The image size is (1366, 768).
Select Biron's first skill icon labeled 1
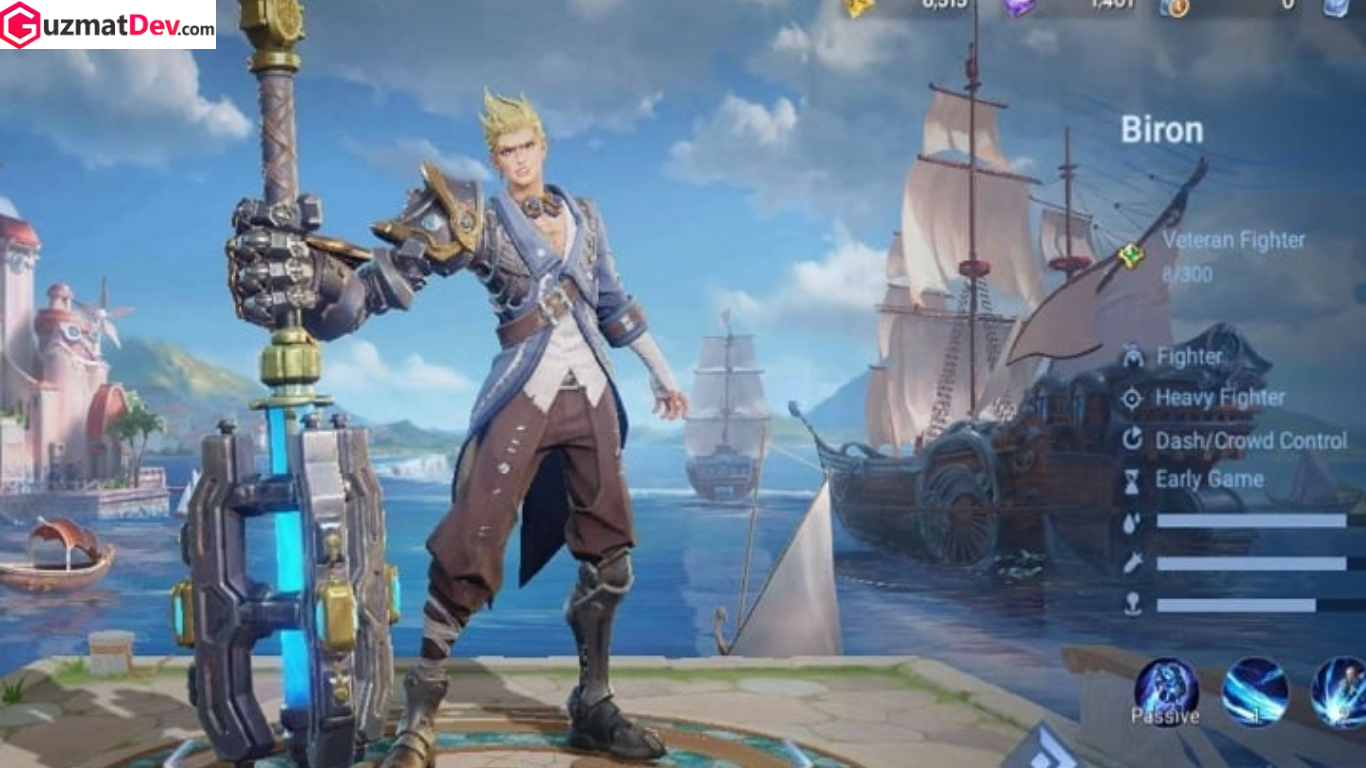1254,691
